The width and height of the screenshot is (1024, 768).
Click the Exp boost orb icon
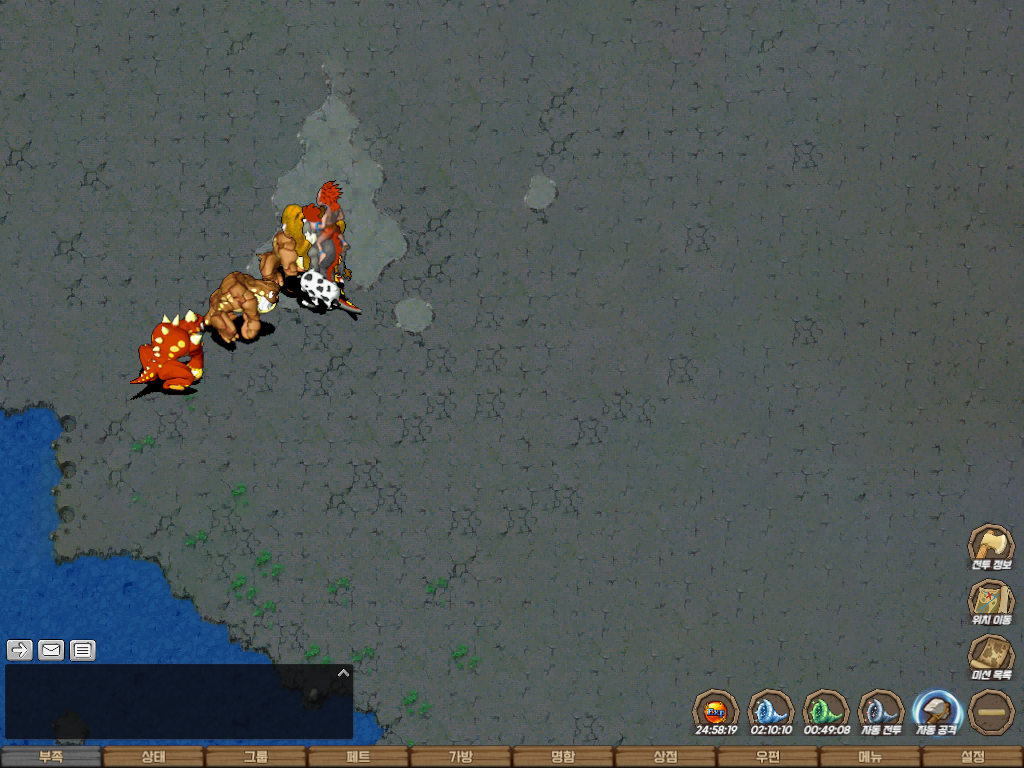click(x=716, y=711)
